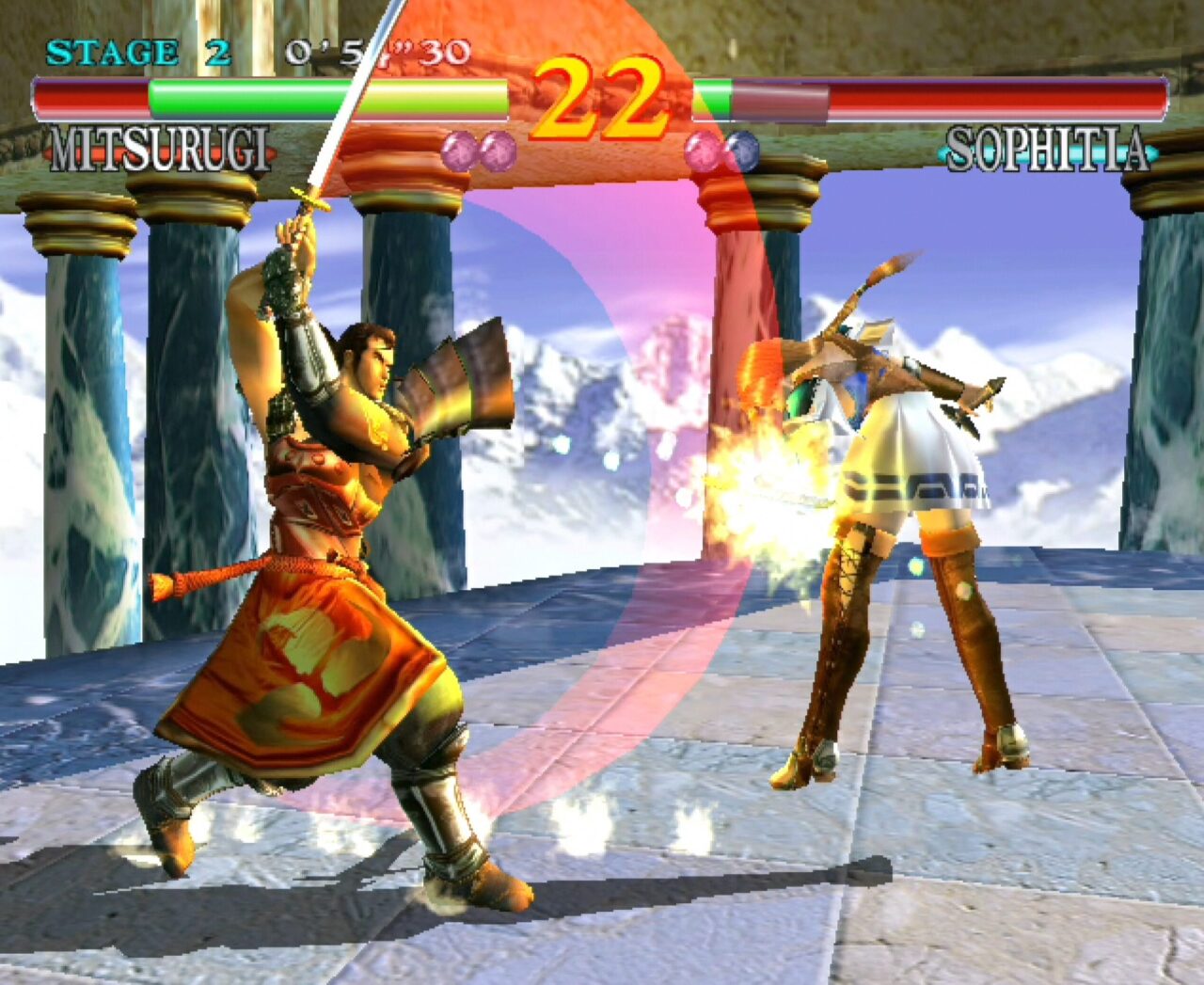Select the SOPHITIA name plate
1204x985 pixels.
point(1047,149)
